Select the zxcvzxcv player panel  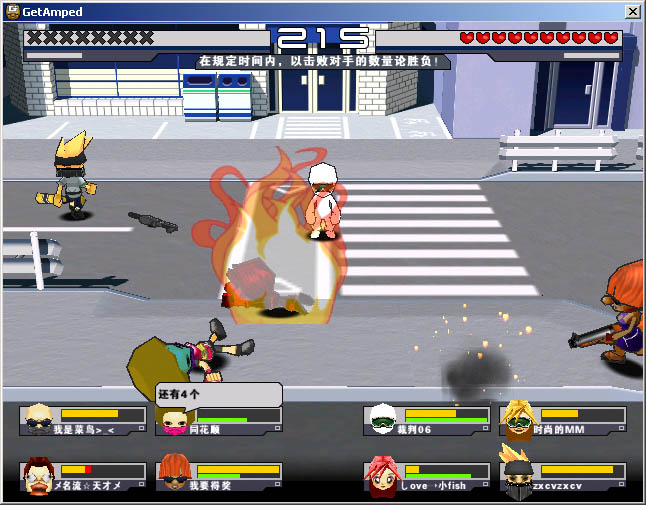[x=563, y=477]
